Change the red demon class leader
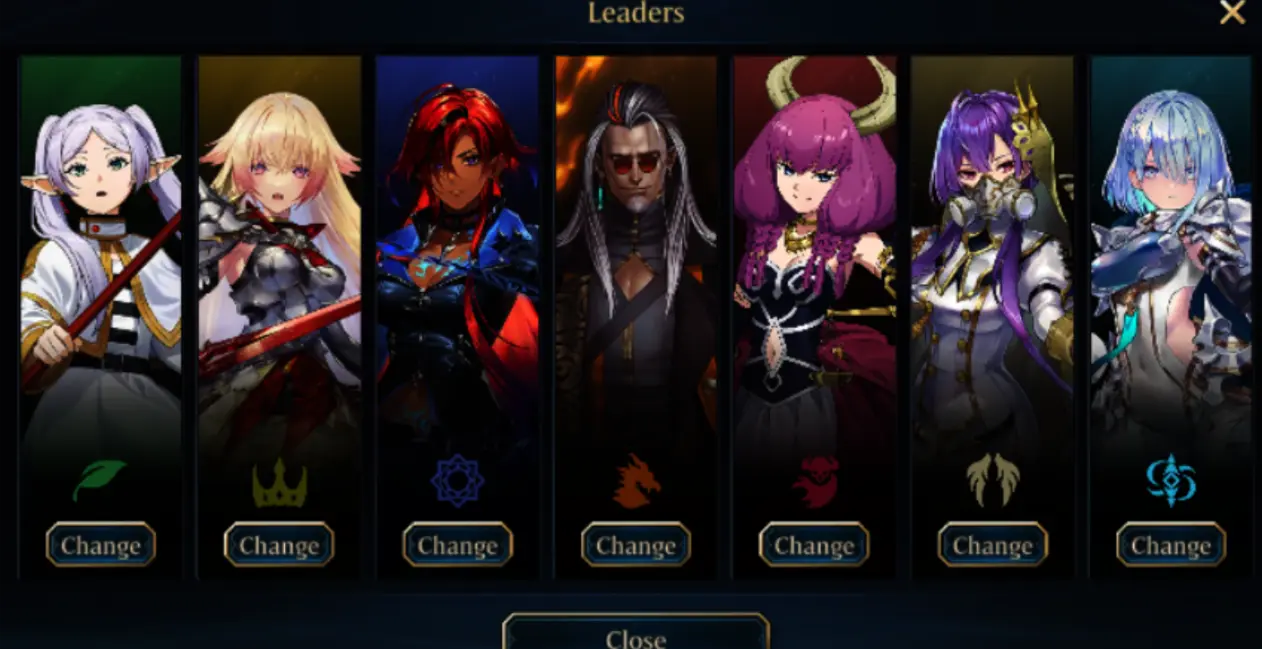 [814, 545]
